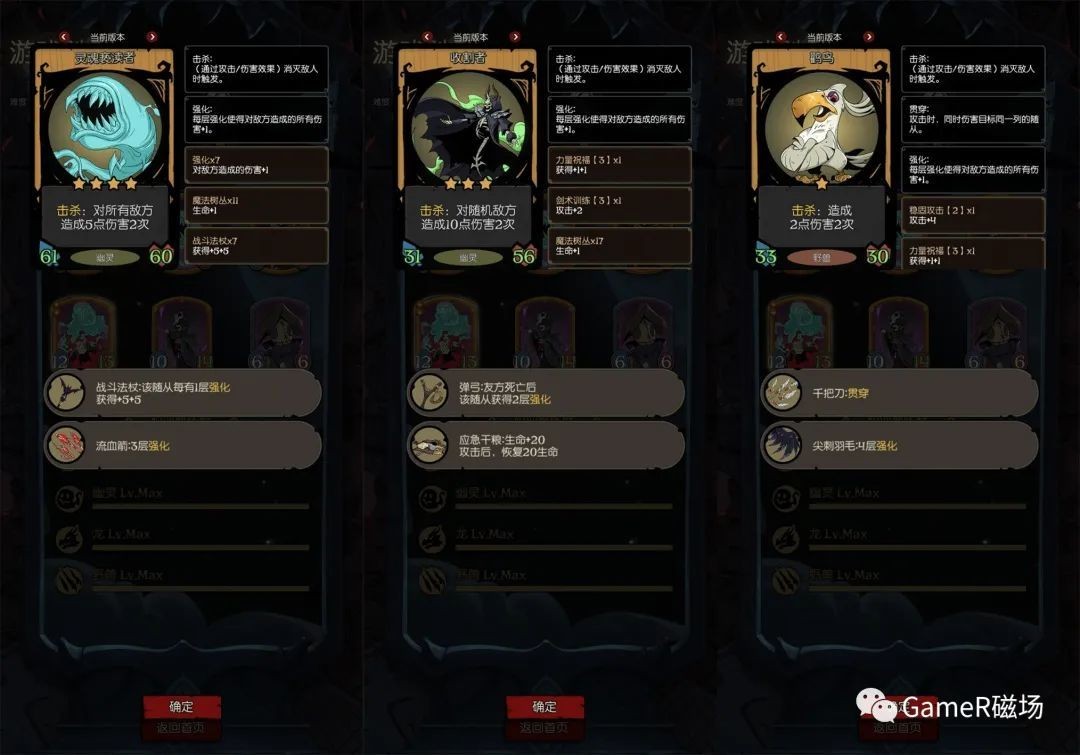
Task: Pick the 应急干粮 ration item row
Action: click(x=547, y=445)
